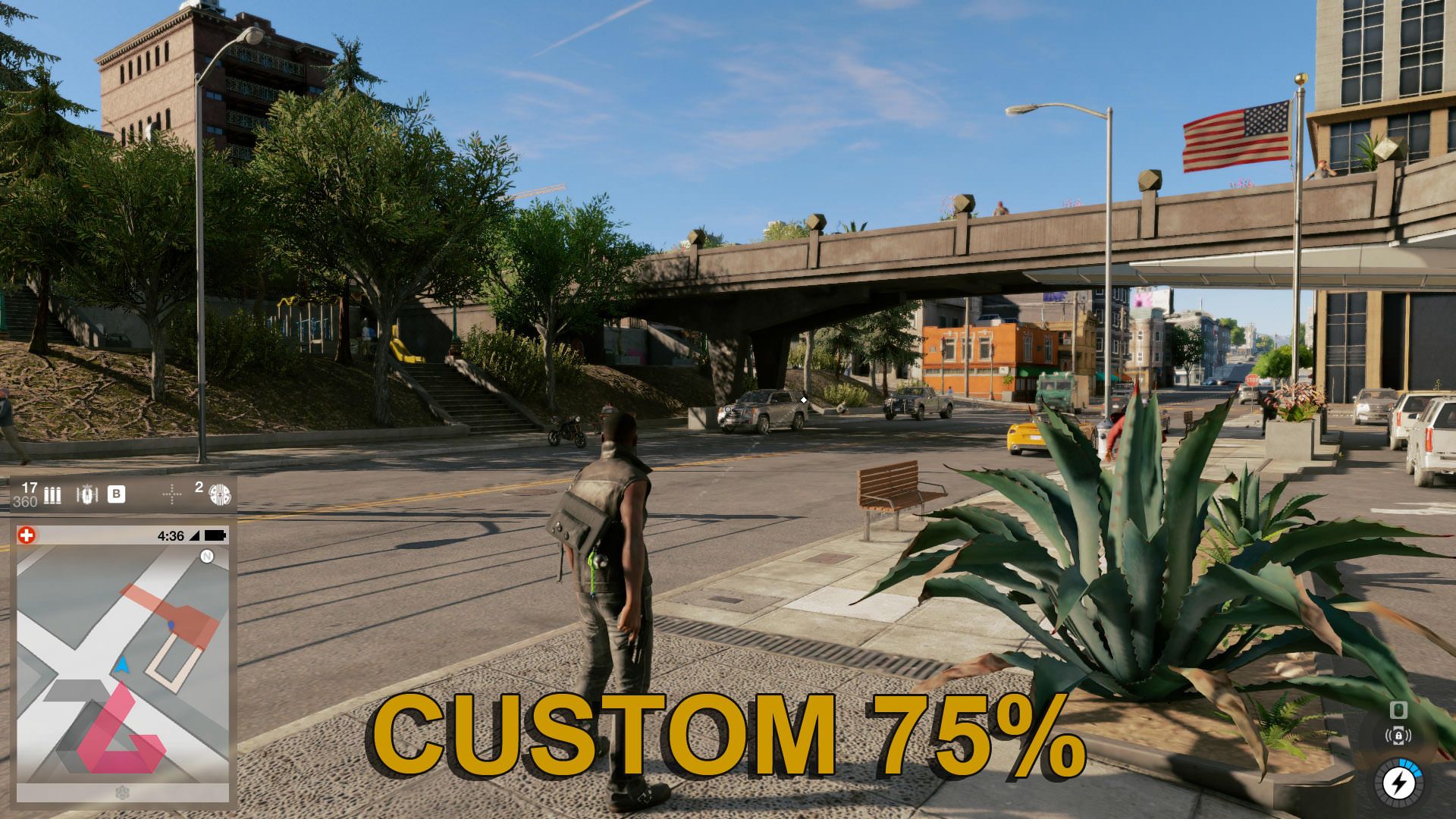
Task: Click the DedSec logo below the minimap
Action: point(121,792)
